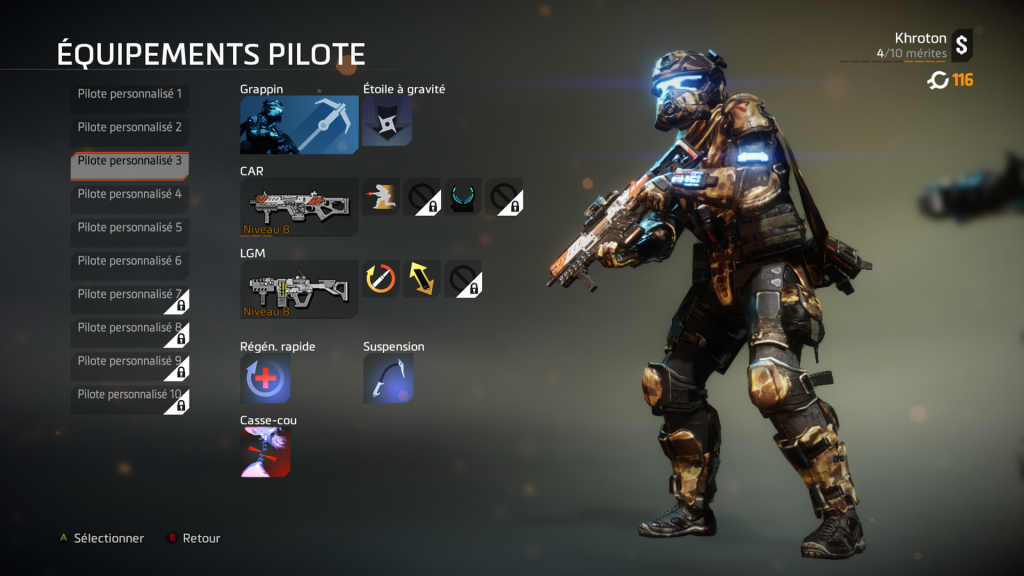Choose the Casse-cou execution slot
This screenshot has height=576, width=1024.
265,452
